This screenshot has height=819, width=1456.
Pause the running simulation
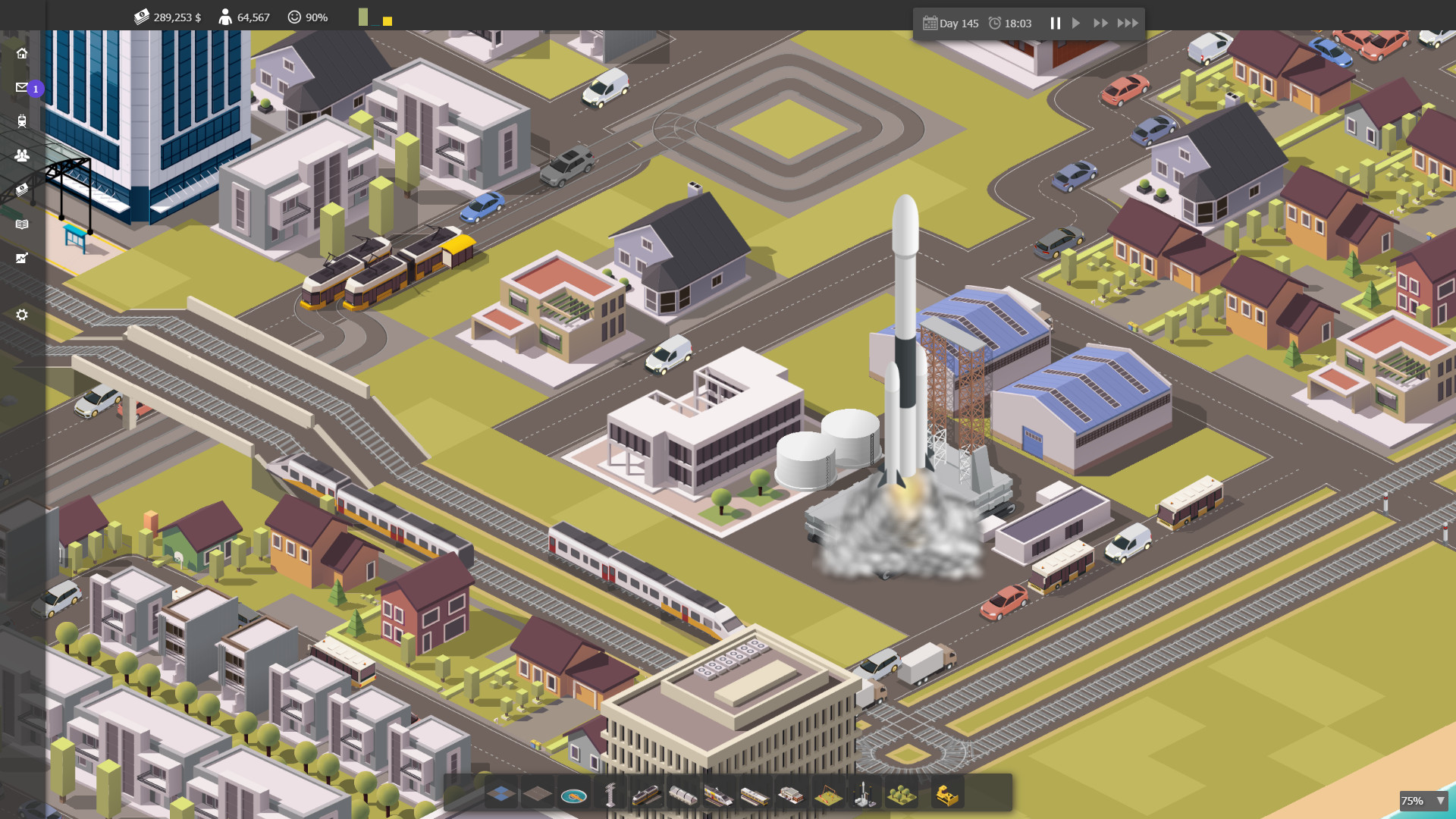[1055, 23]
